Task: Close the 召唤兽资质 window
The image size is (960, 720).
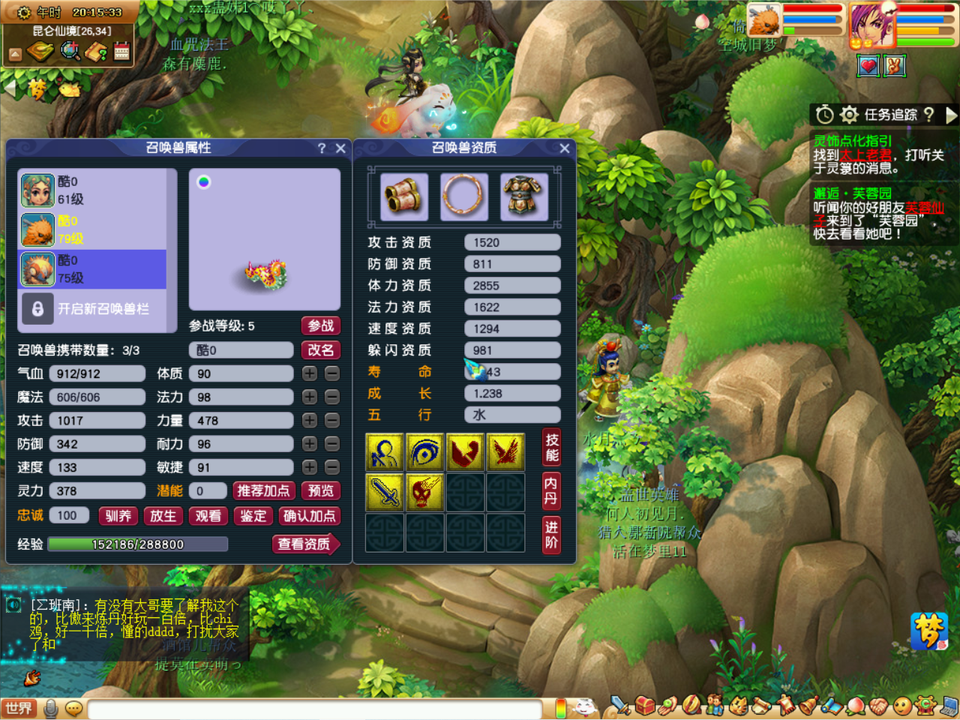Action: point(564,148)
